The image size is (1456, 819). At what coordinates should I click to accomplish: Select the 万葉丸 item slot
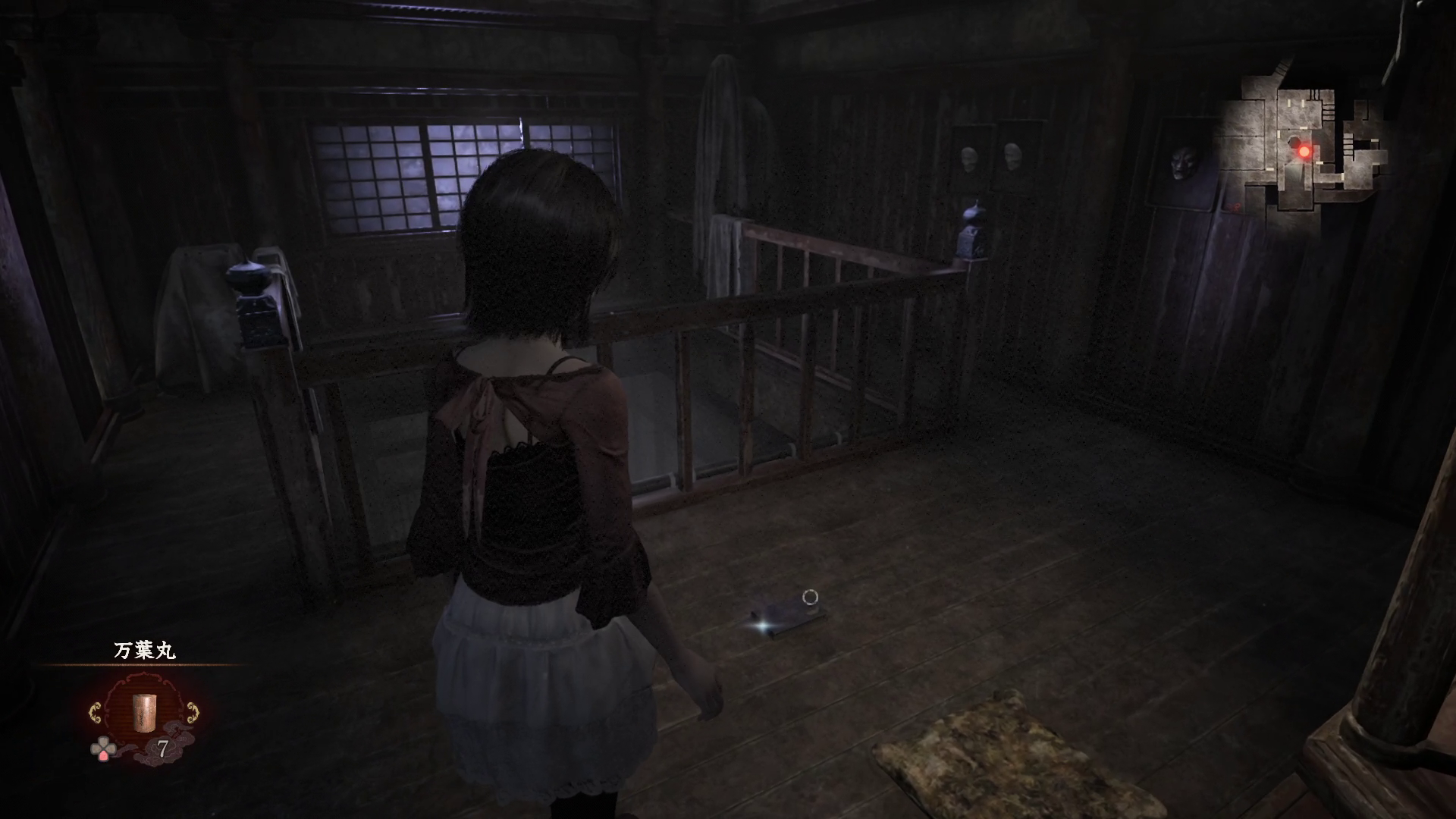click(x=143, y=713)
